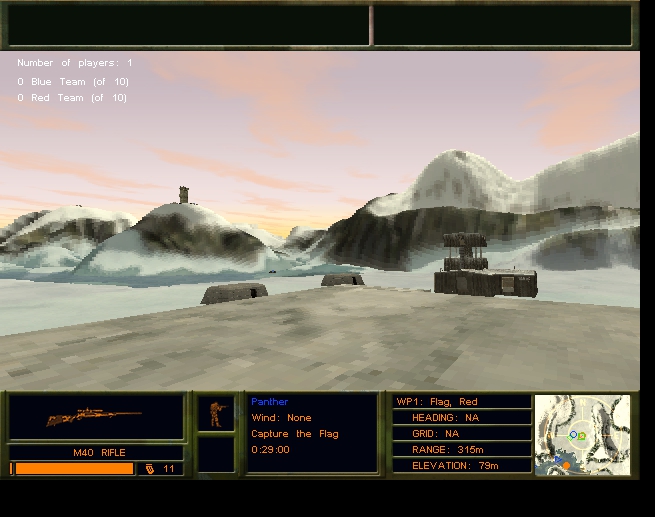Click the magazine count icon
This screenshot has height=517, width=655.
pos(150,468)
